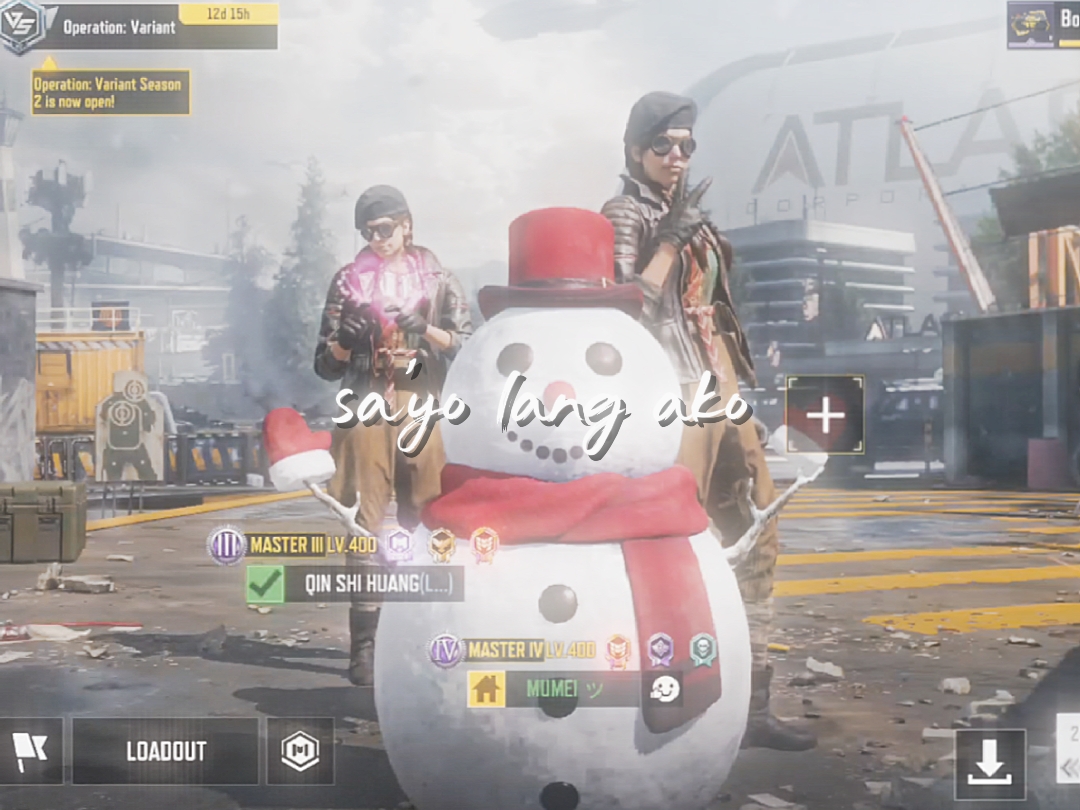The image size is (1080, 810).
Task: Click the yellow home icon by MUMEI
Action: coord(486,689)
